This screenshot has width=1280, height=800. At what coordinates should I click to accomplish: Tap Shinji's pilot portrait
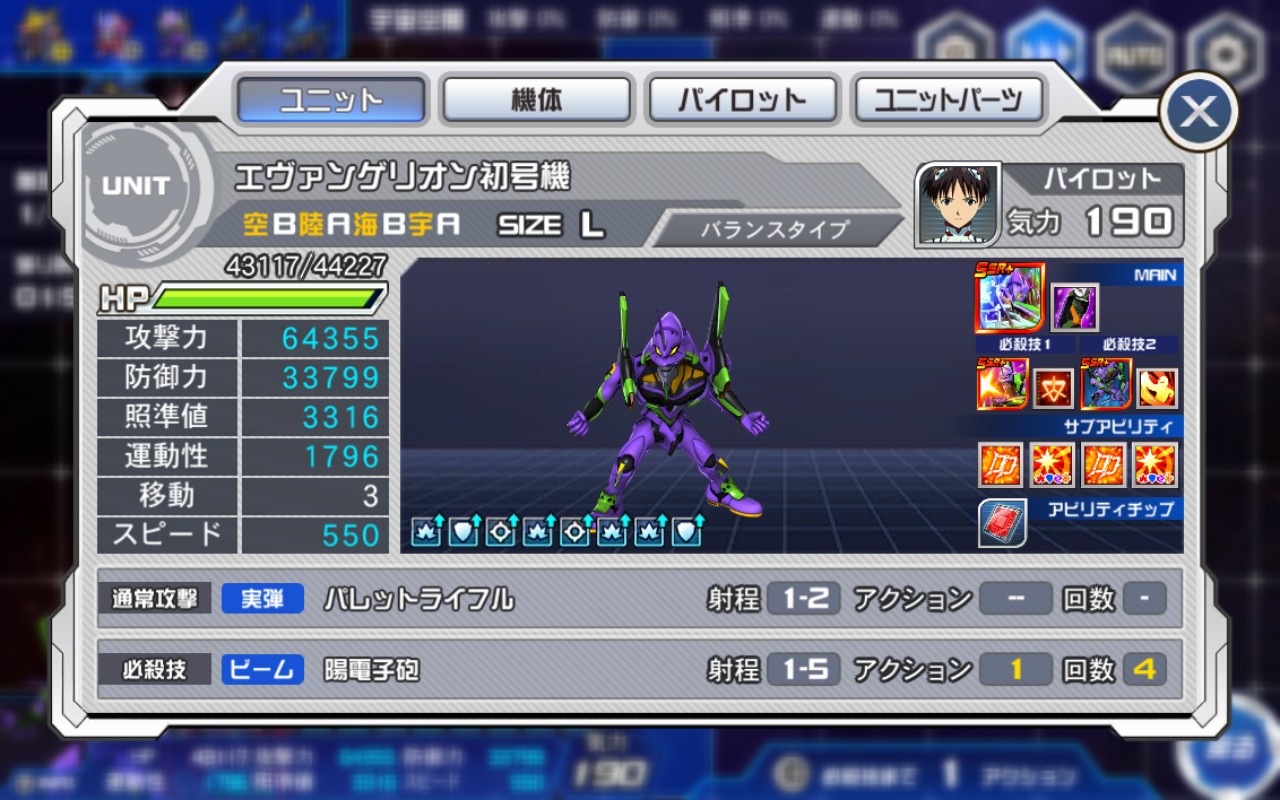coord(958,204)
